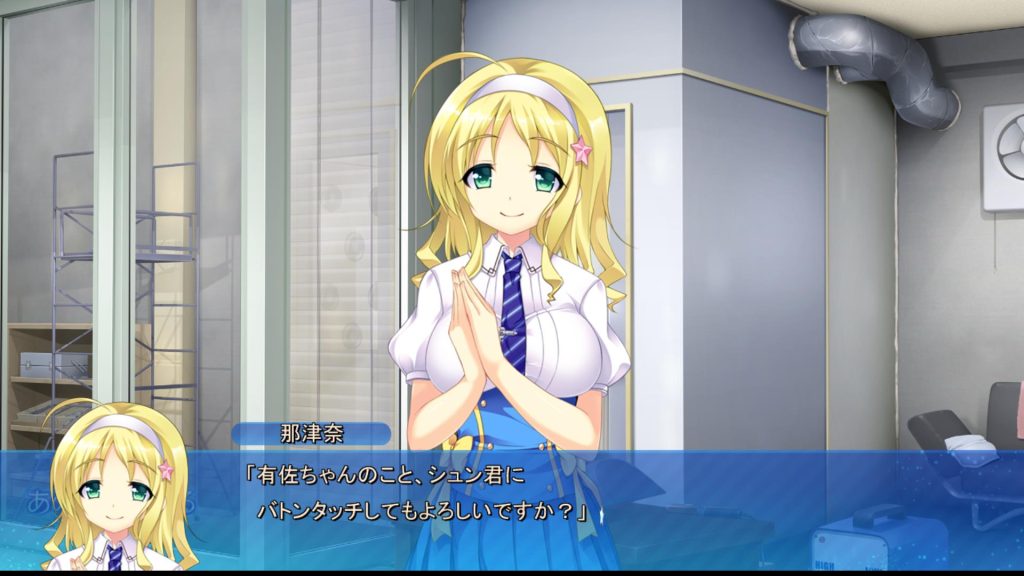1024x576 pixels.
Task: Advance the dialogue by clicking the text box
Action: pyautogui.click(x=600, y=495)
